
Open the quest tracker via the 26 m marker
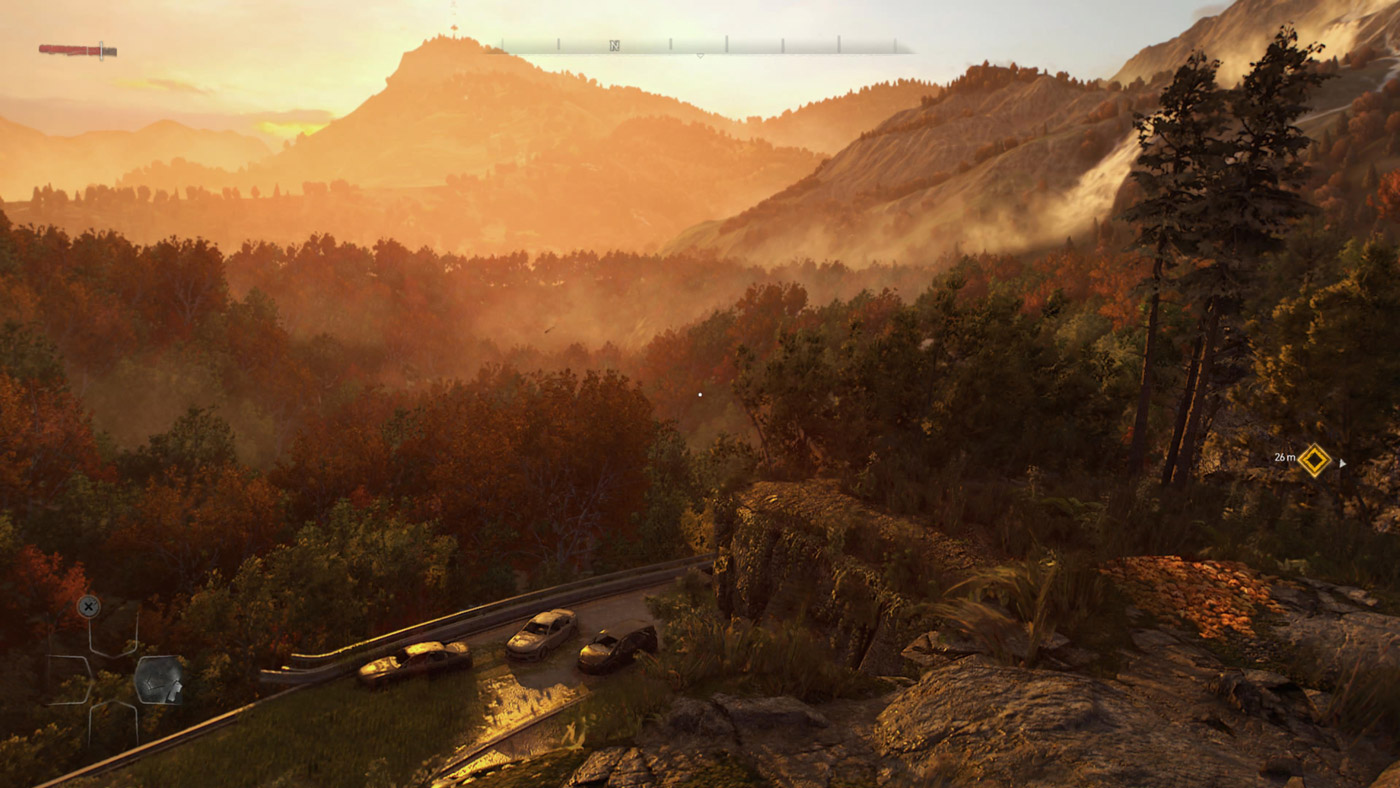click(1284, 457)
